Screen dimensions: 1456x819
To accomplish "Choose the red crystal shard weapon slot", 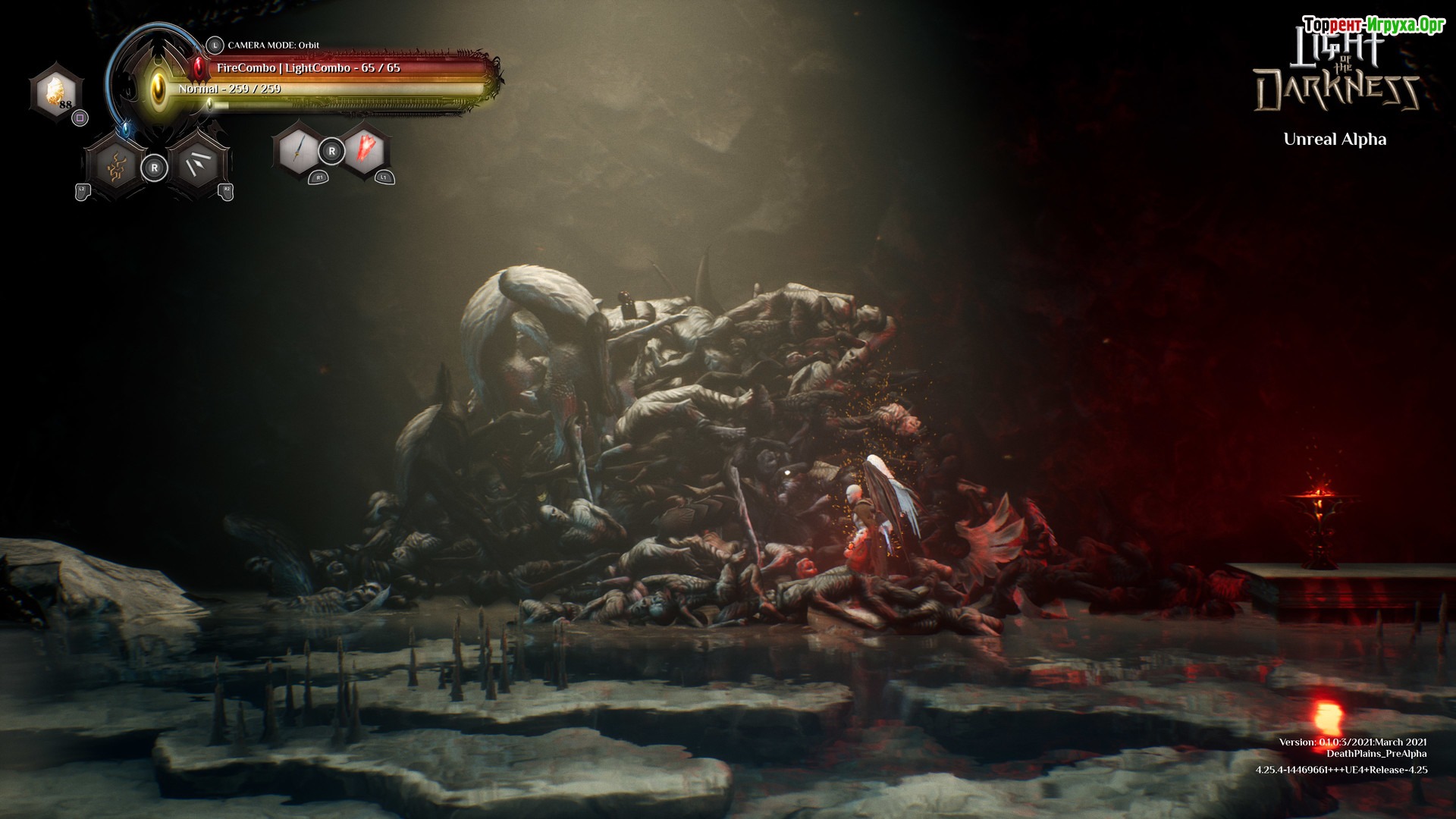I will click(x=366, y=150).
